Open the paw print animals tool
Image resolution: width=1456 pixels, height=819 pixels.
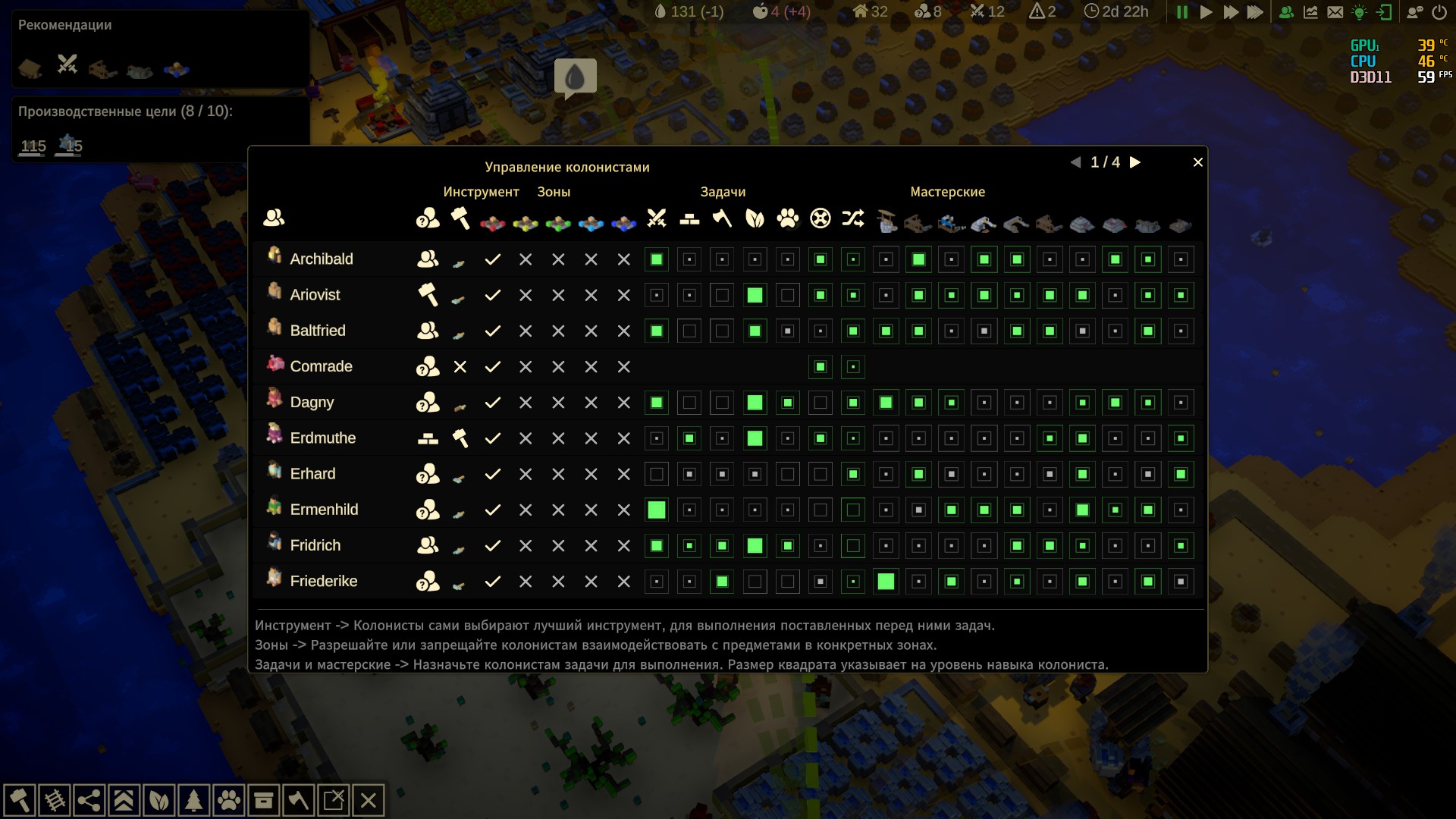pyautogui.click(x=229, y=801)
